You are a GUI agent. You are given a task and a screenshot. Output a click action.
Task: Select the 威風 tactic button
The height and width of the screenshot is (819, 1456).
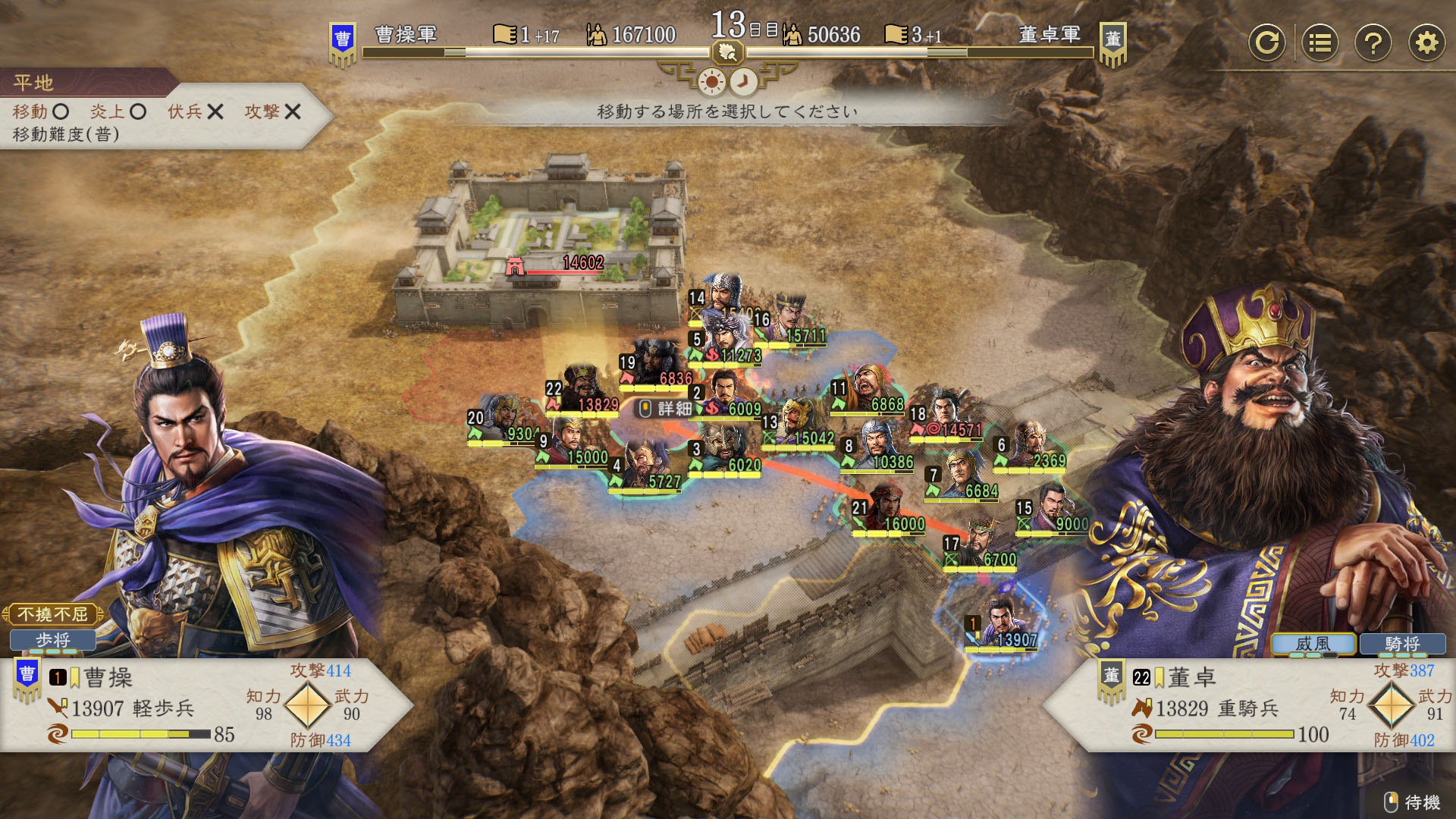1313,644
